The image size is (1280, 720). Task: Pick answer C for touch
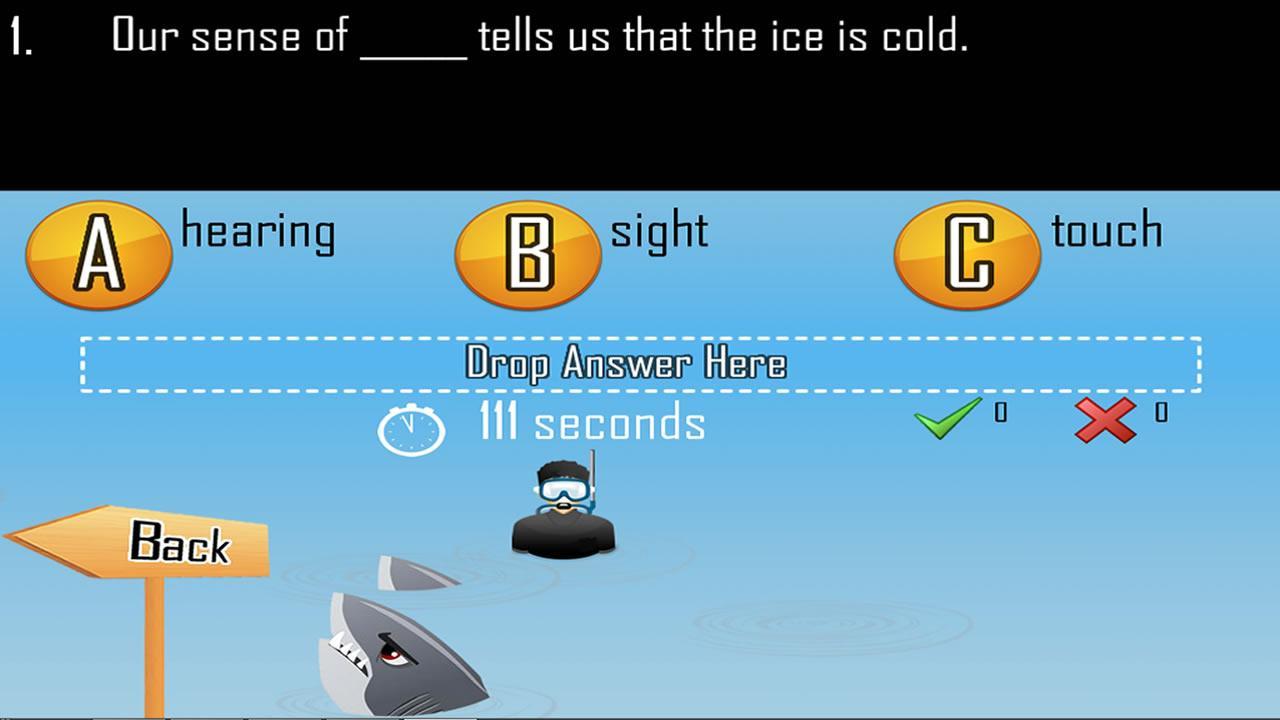click(x=967, y=255)
